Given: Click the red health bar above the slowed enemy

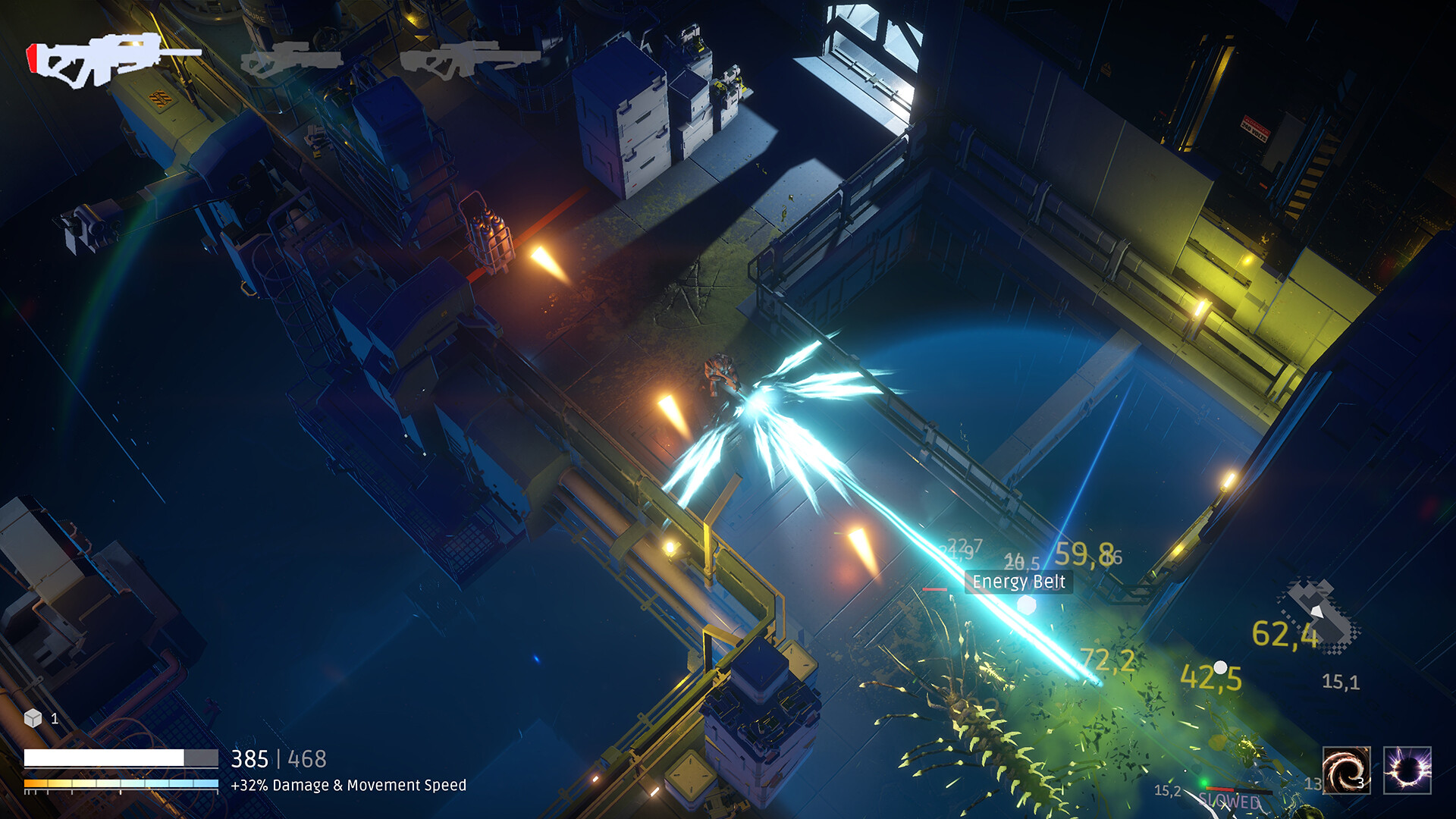Looking at the screenshot, I should click(x=1219, y=789).
